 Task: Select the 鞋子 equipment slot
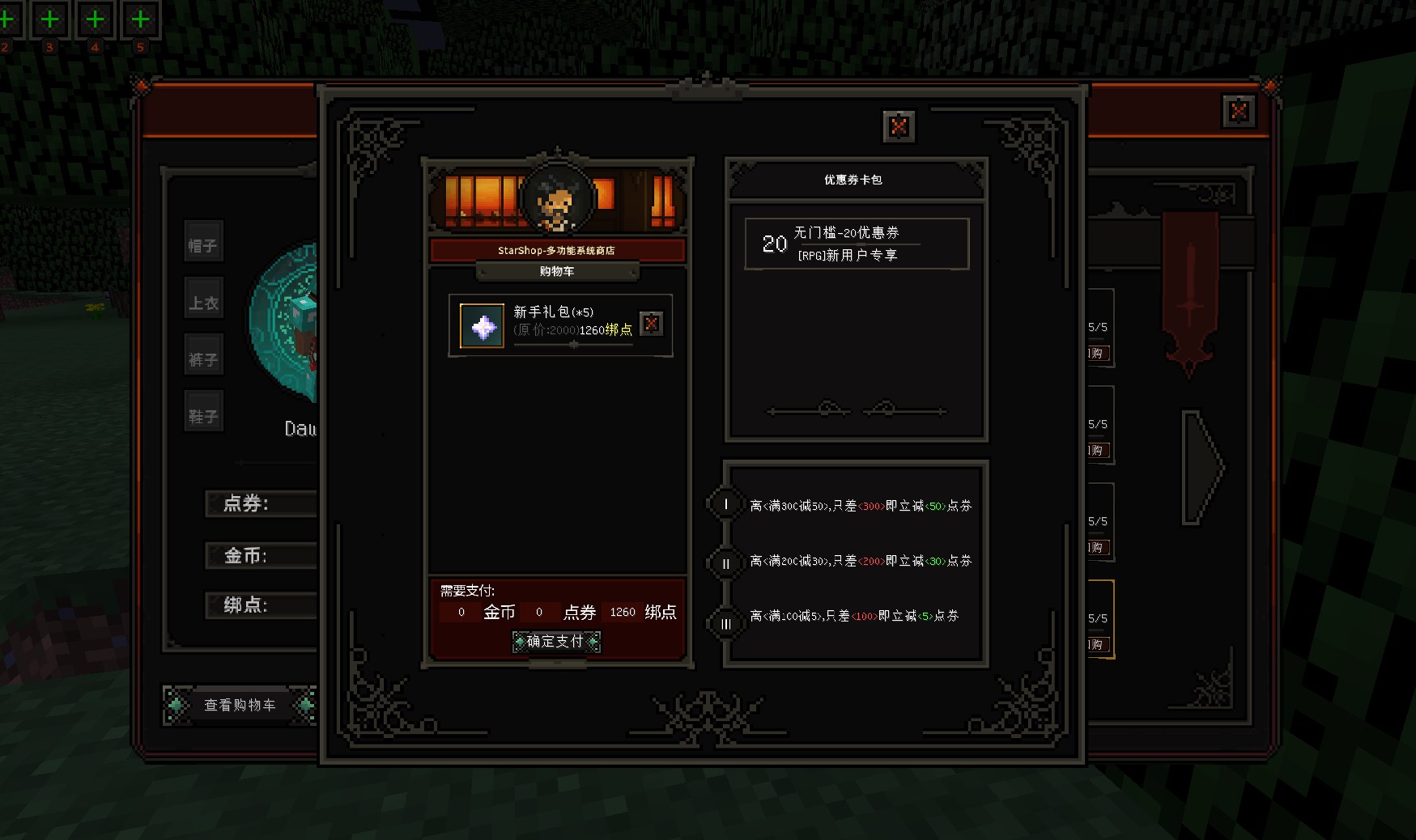[203, 416]
